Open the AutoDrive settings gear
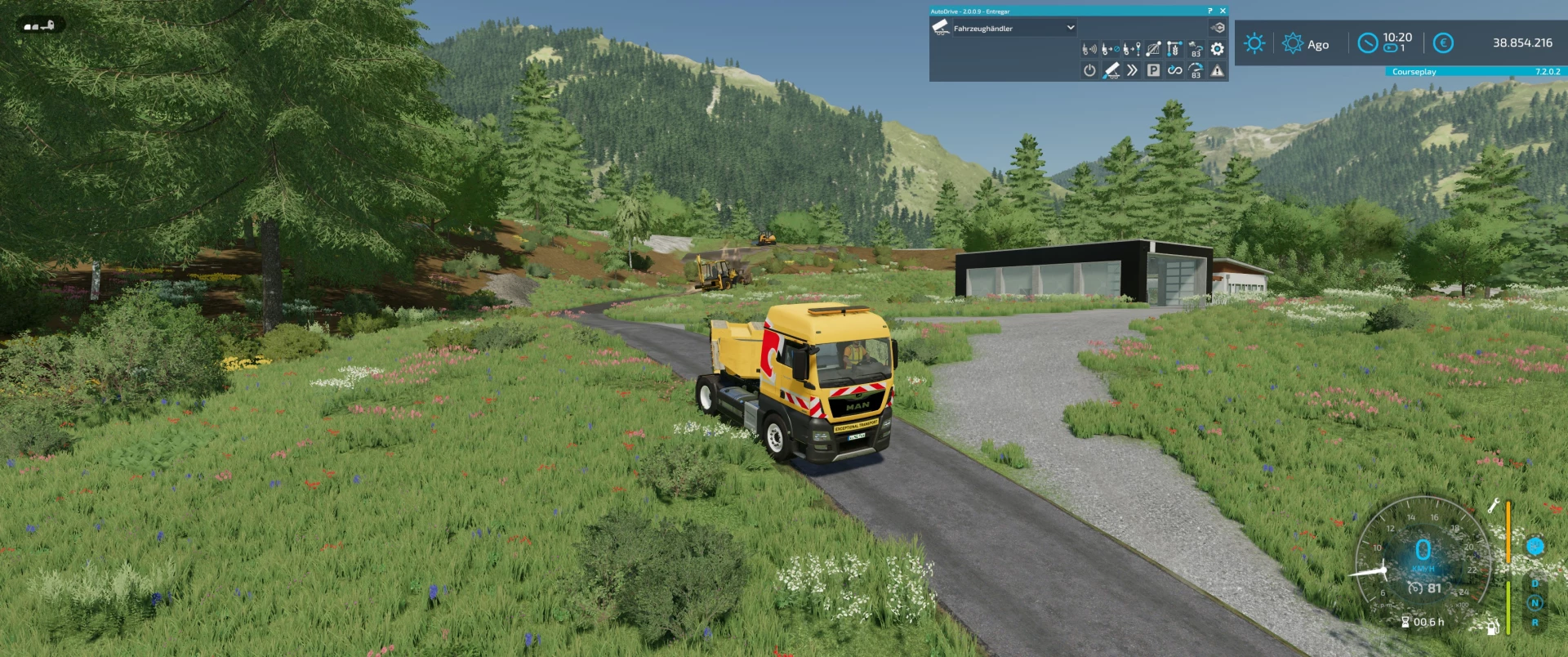Screen dimensions: 1568x657 tap(1217, 49)
